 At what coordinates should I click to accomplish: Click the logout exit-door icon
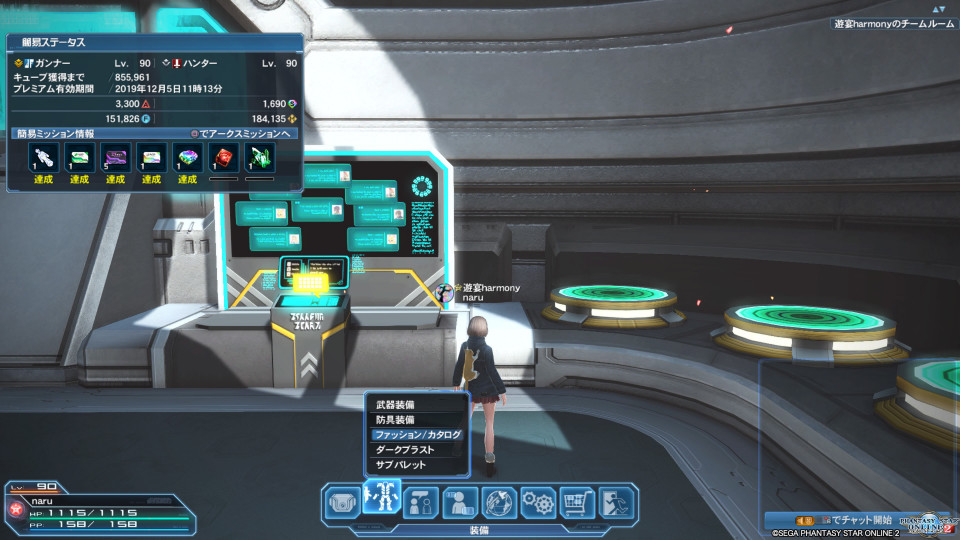pyautogui.click(x=616, y=502)
